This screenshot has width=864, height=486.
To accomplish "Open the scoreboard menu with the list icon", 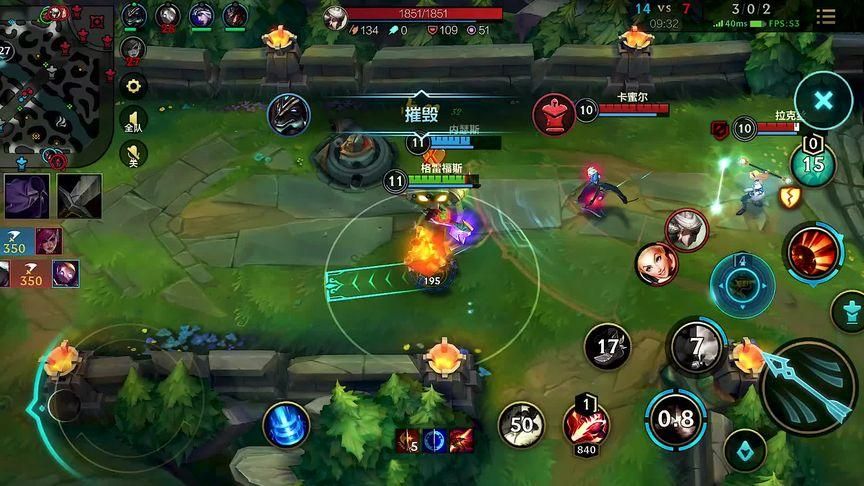I will coord(826,17).
